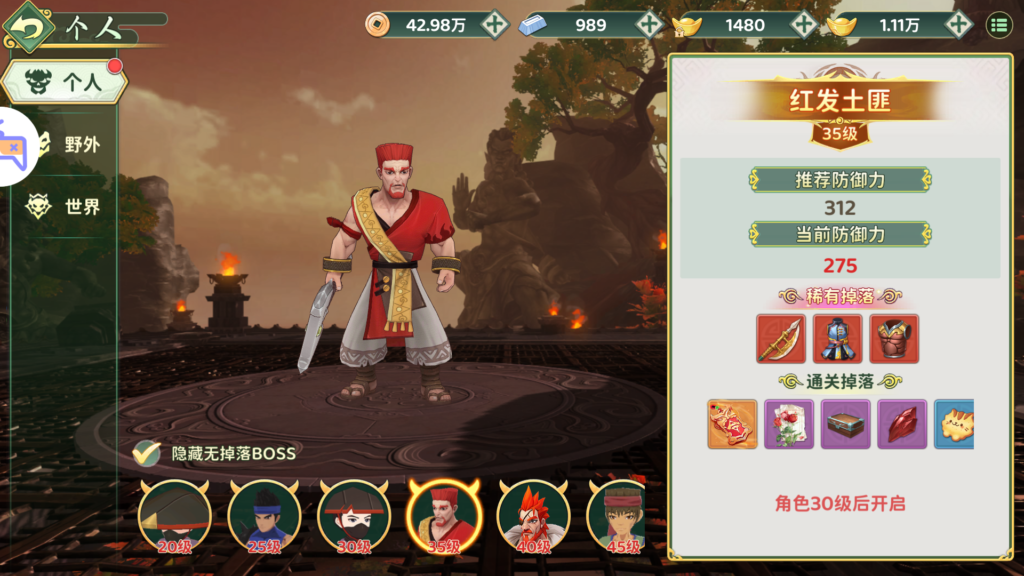Screen dimensions: 1024x576
Task: Choose the level 30 masked boss portrait
Action: [354, 516]
